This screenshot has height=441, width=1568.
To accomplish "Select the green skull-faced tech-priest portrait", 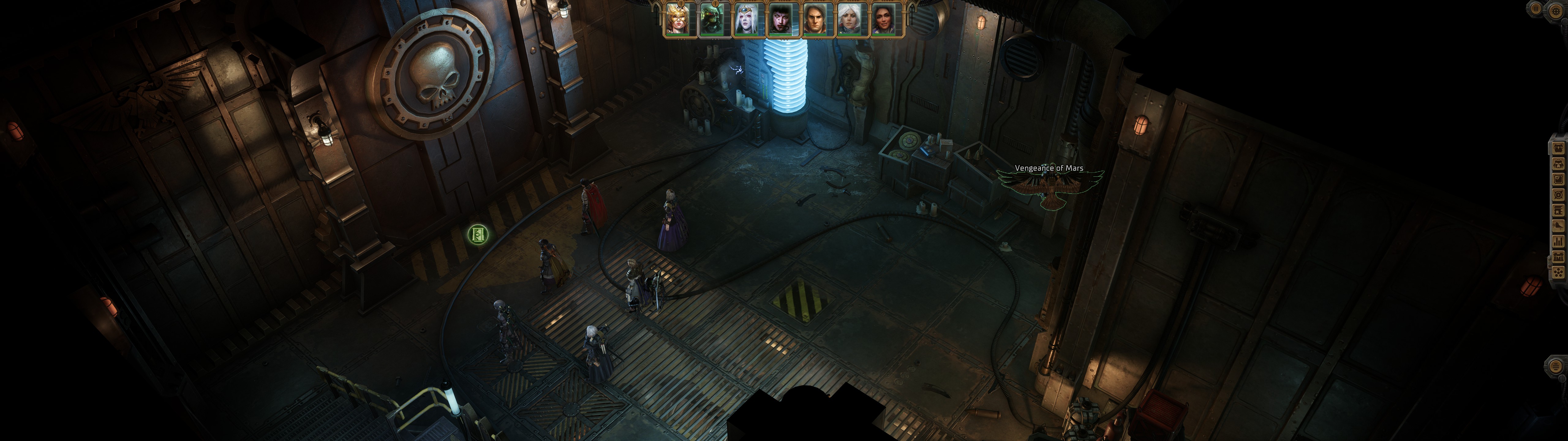I will [713, 19].
